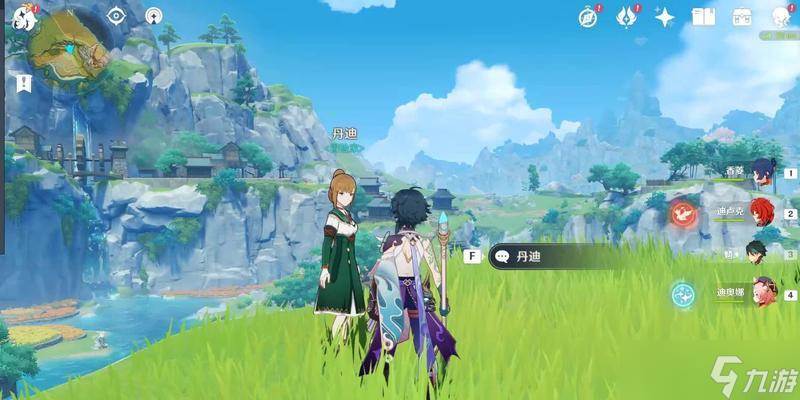Activate the eye-shaped elemental sight icon
Image resolution: width=800 pixels, height=400 pixels.
116,15
